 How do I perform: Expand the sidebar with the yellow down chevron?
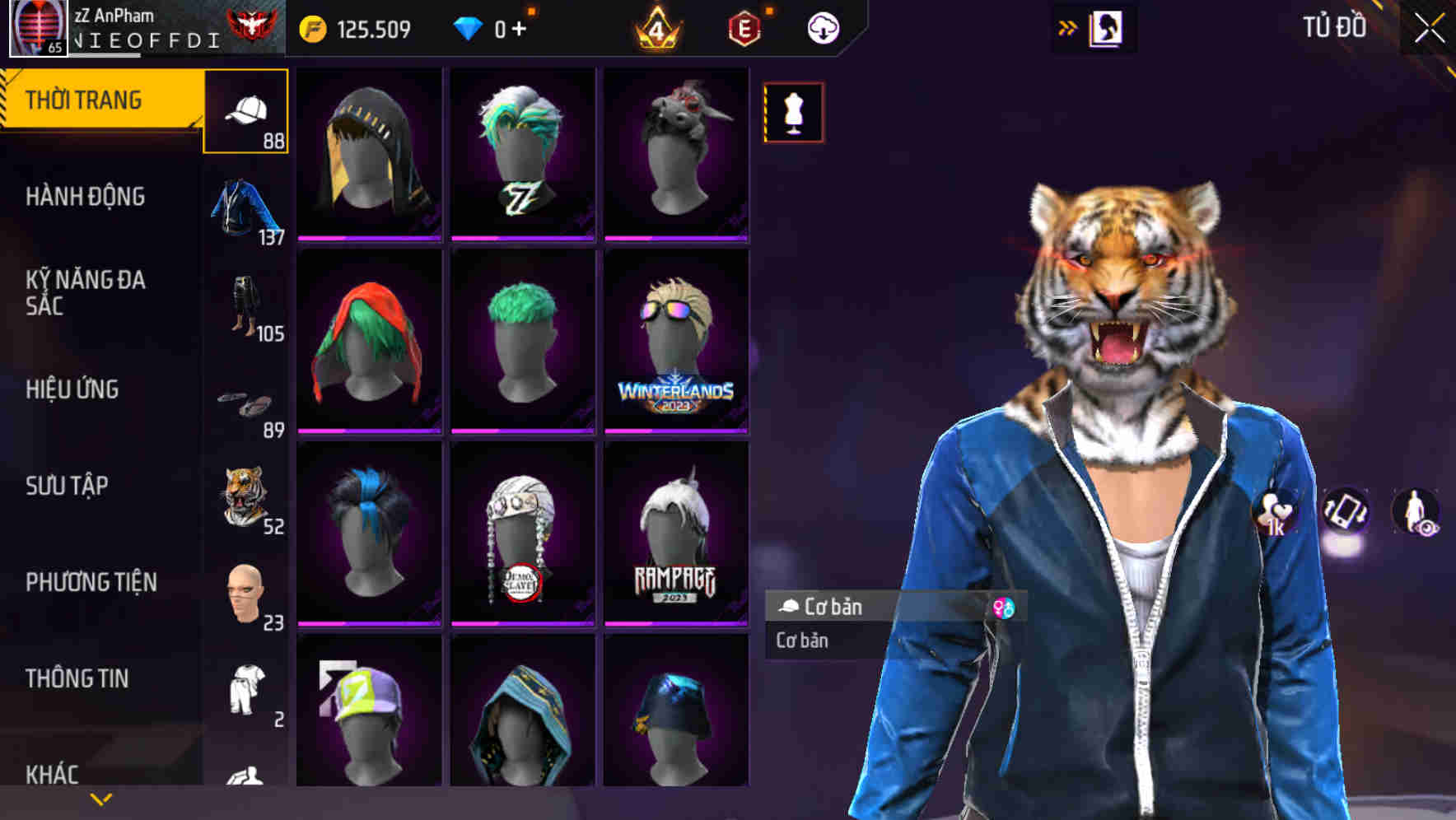coord(100,799)
